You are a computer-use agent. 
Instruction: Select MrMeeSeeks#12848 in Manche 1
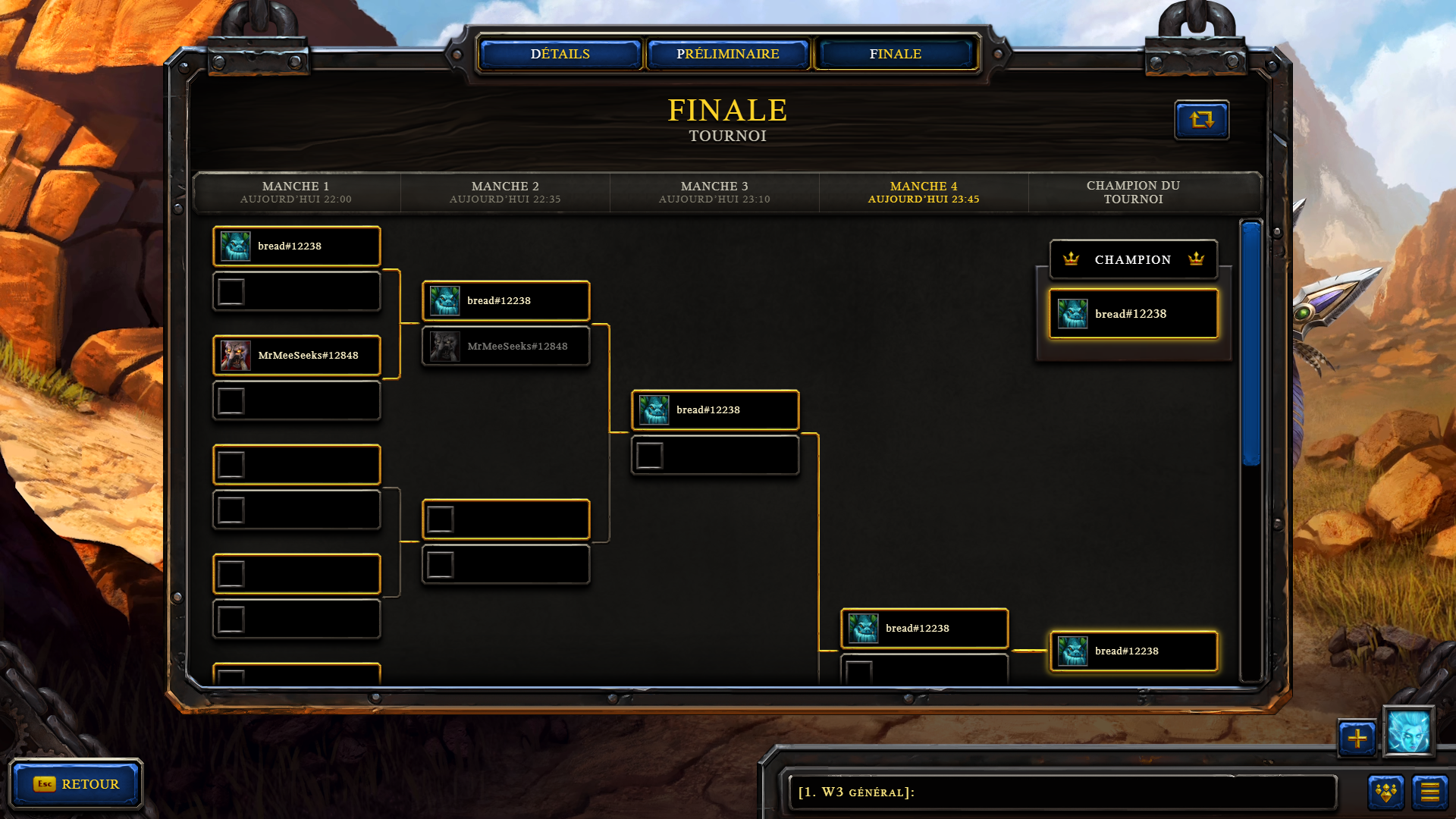click(x=297, y=355)
